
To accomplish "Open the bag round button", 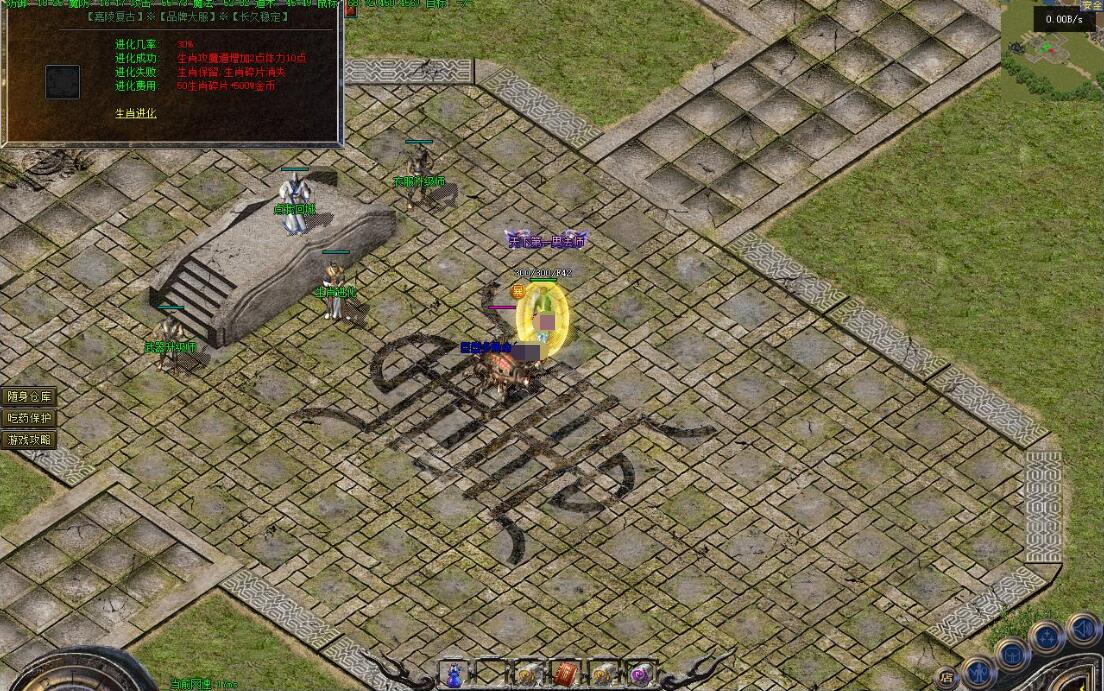I will 1012,654.
